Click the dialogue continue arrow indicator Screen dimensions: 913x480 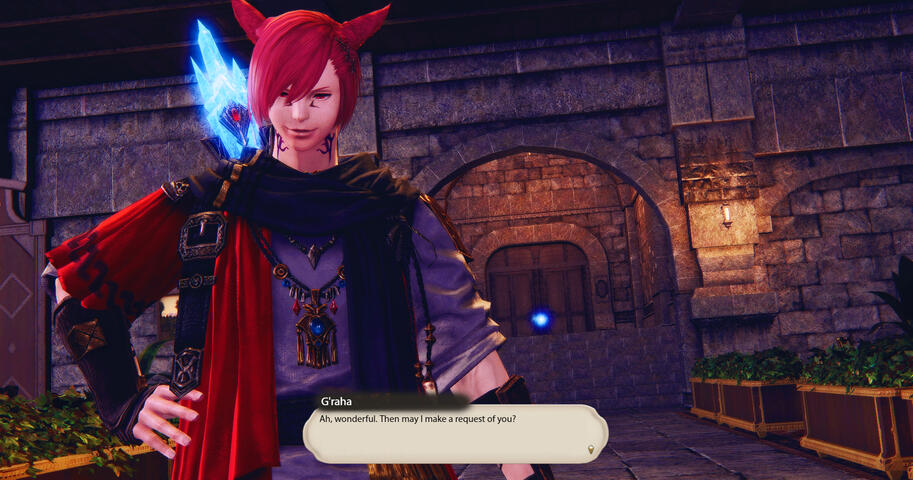point(591,449)
